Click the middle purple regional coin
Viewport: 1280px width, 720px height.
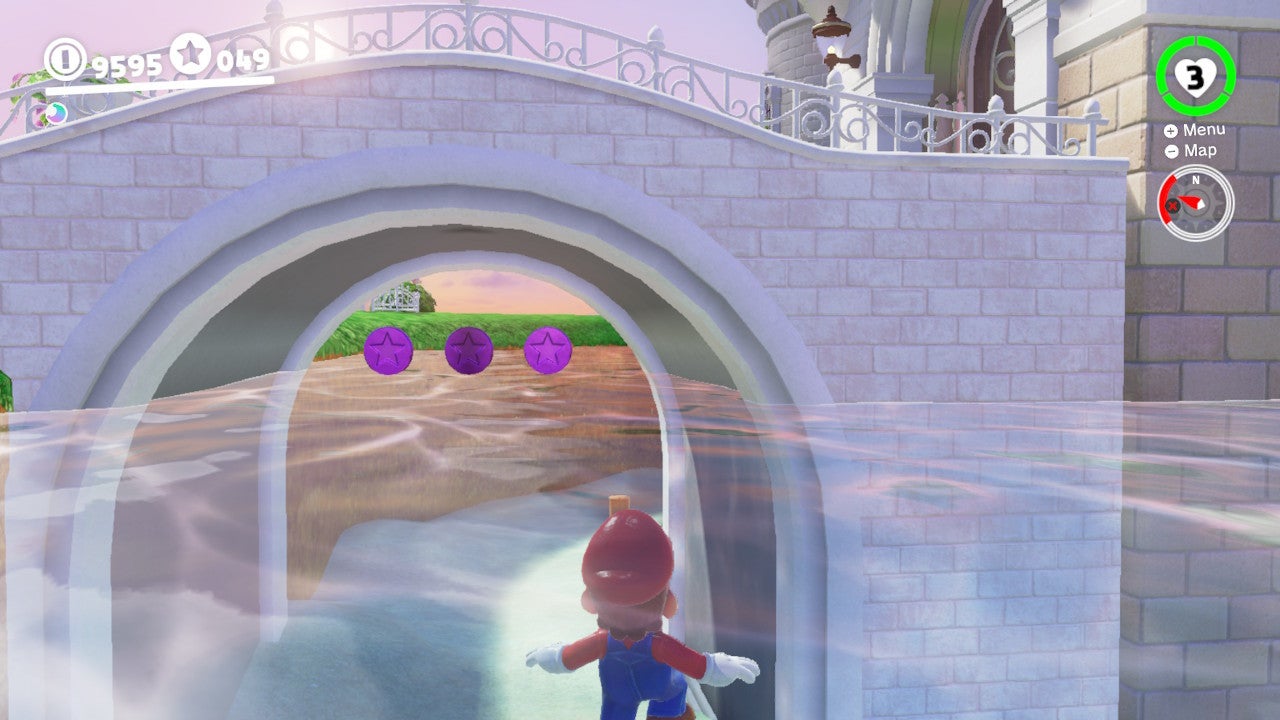(x=466, y=349)
